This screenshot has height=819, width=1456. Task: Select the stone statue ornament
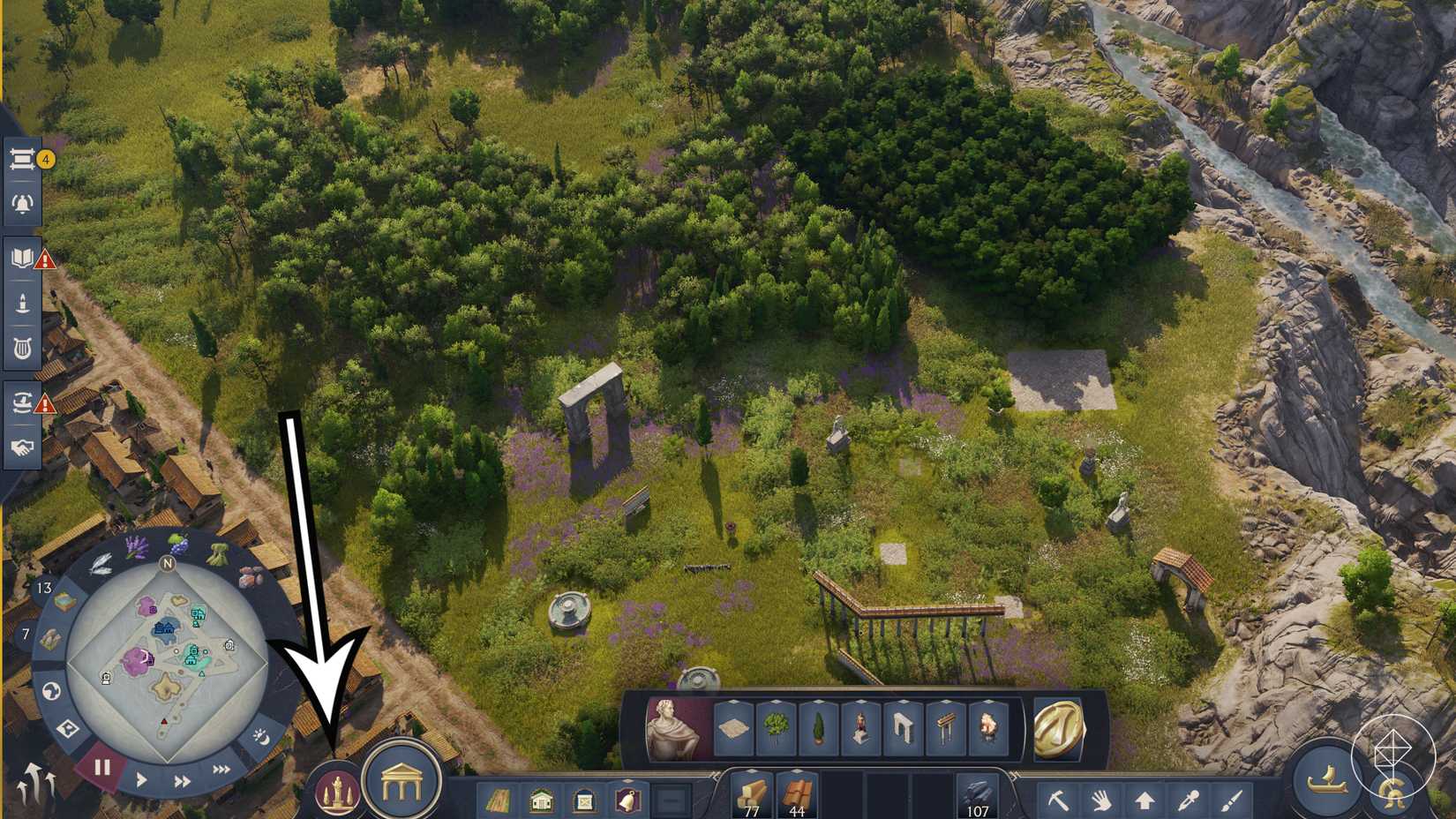(861, 726)
